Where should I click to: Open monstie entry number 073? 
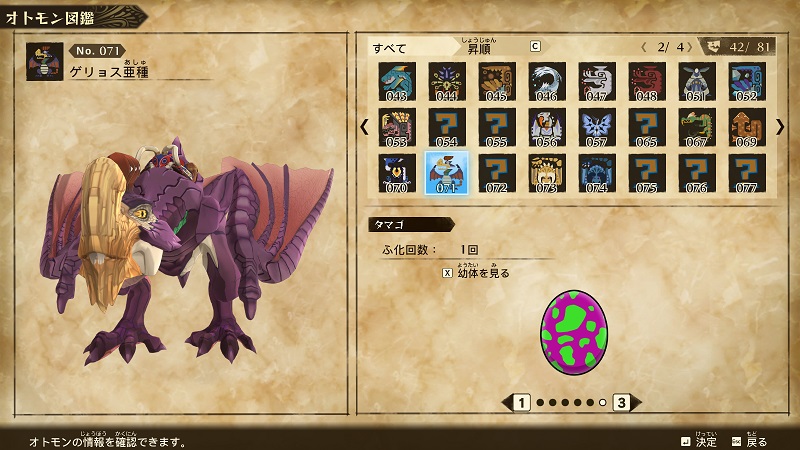pos(547,172)
